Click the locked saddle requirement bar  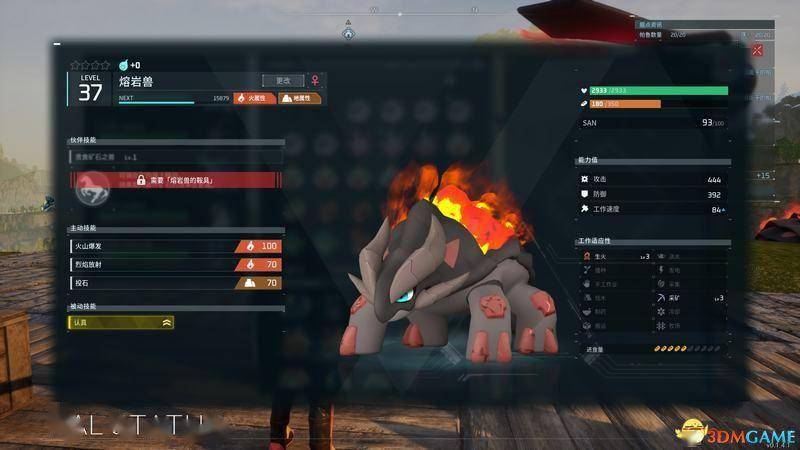click(x=196, y=179)
